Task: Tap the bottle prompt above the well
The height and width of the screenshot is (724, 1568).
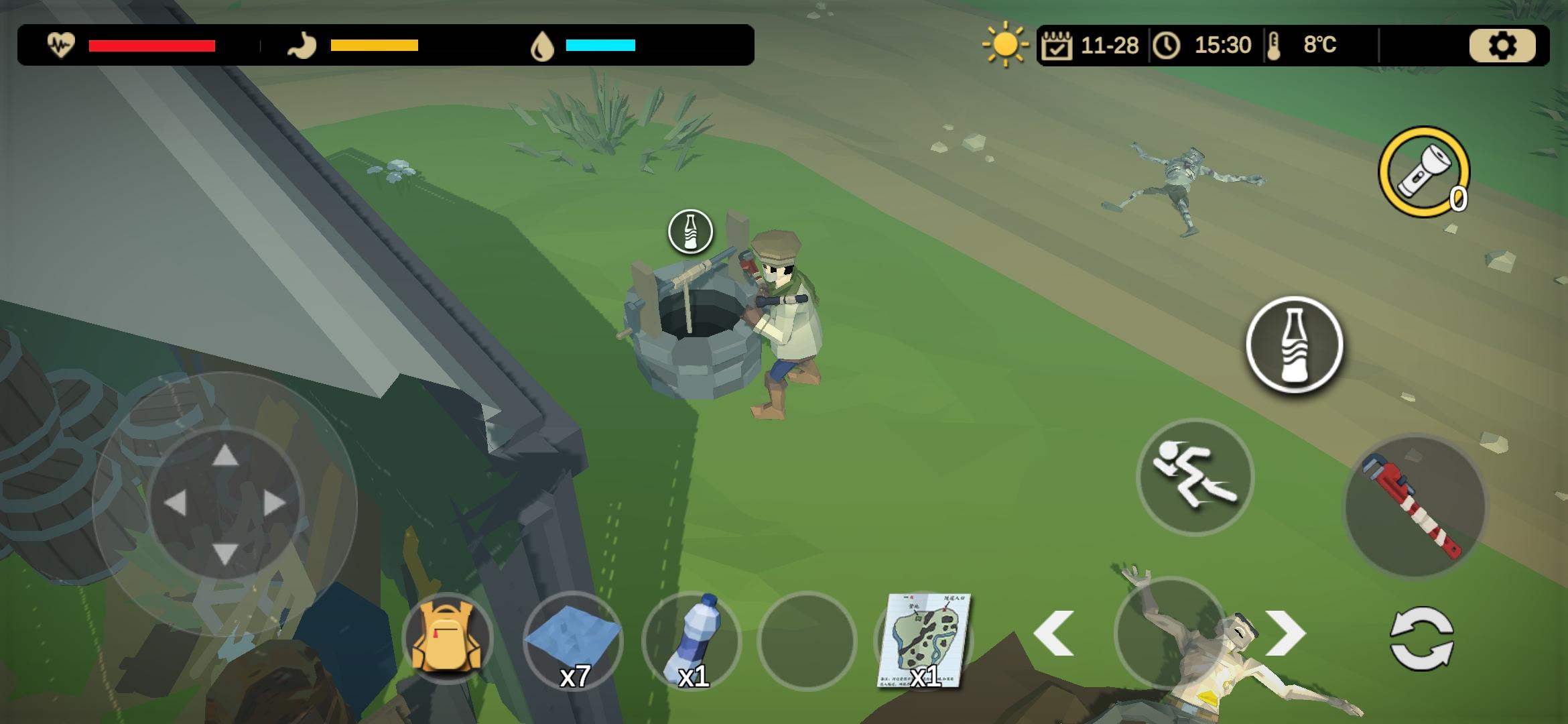Action: (690, 232)
